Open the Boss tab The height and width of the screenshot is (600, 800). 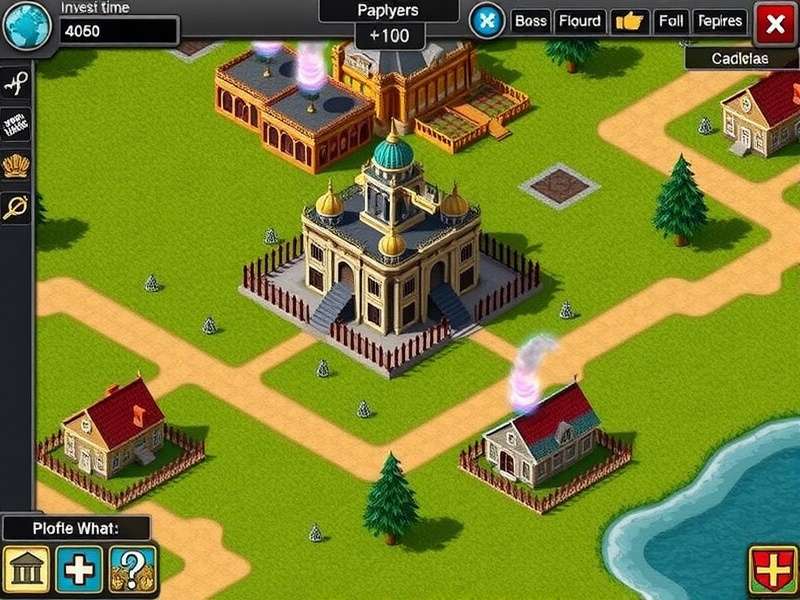[x=531, y=21]
